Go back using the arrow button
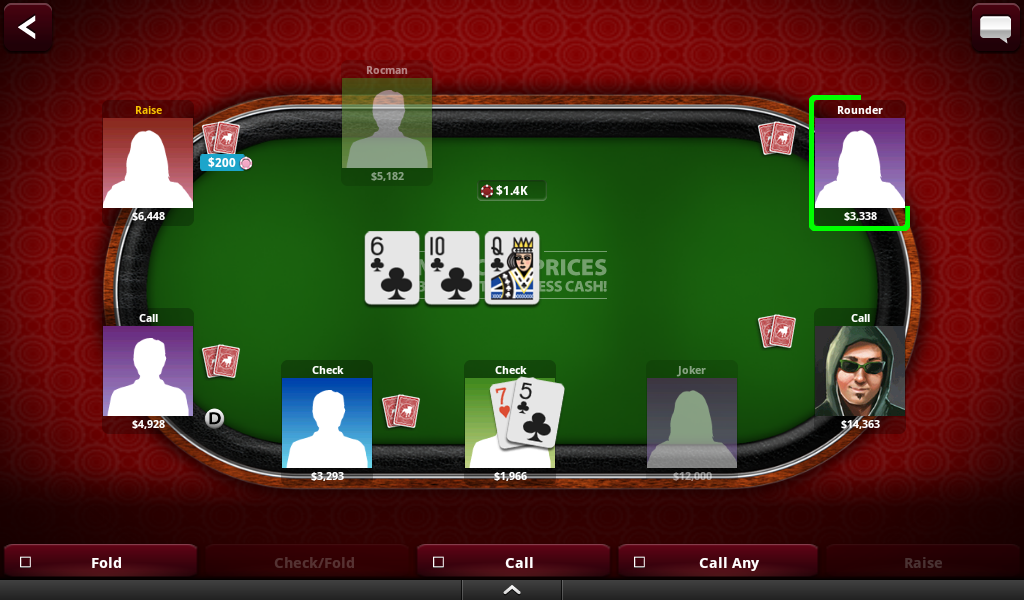This screenshot has height=600, width=1024. pos(27,27)
